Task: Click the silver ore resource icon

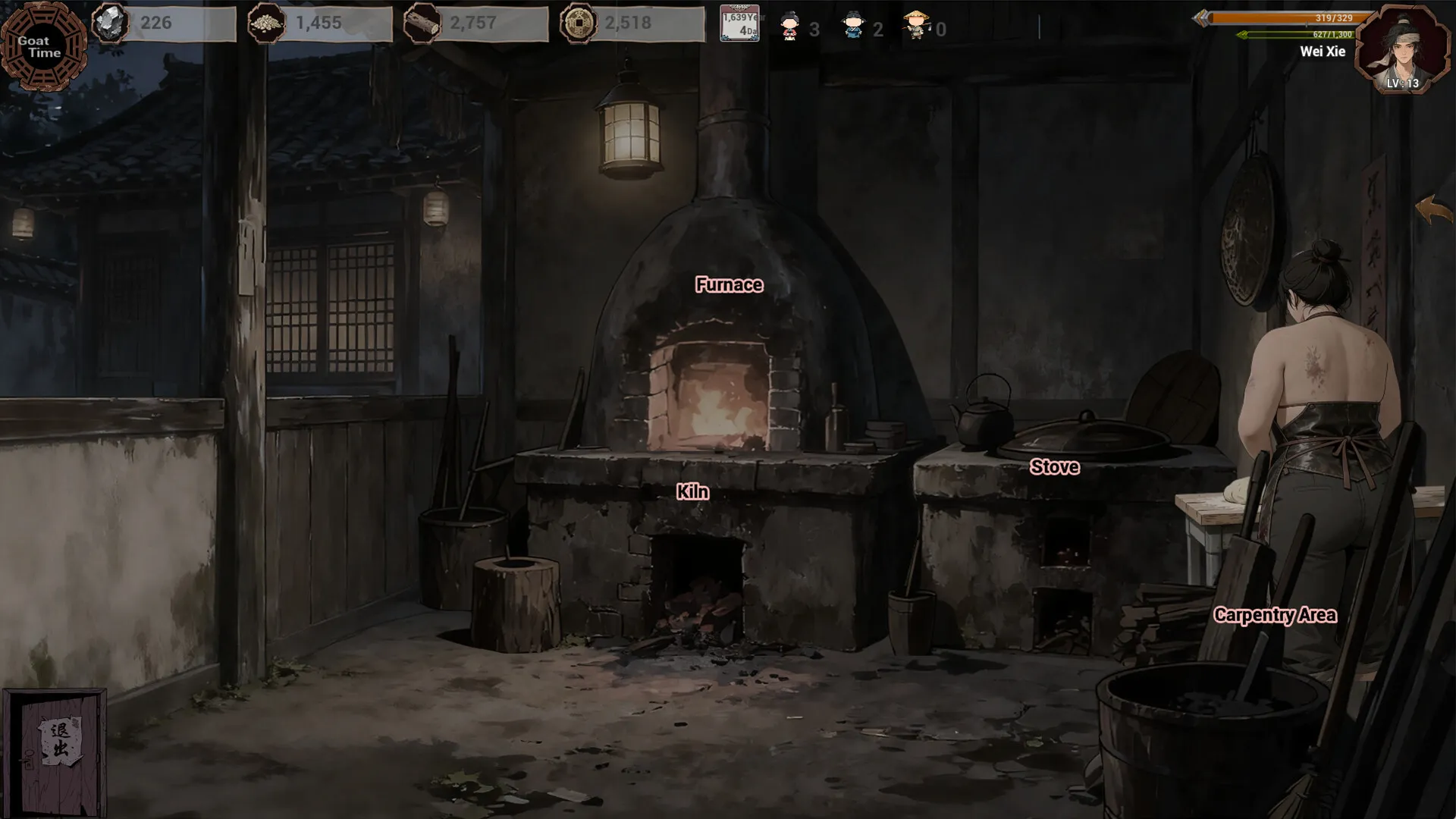Action: 111,24
